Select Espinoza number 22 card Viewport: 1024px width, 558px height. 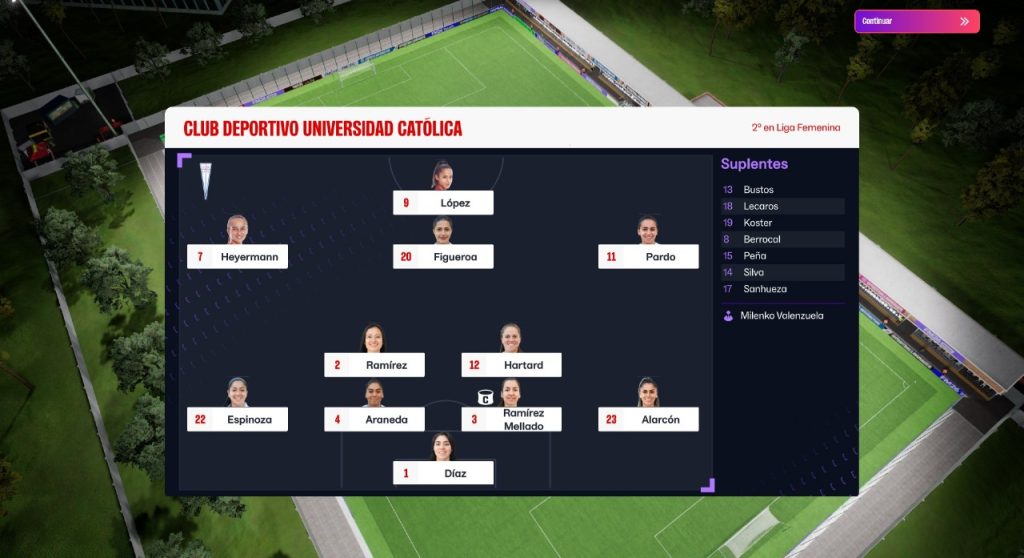pyautogui.click(x=237, y=420)
